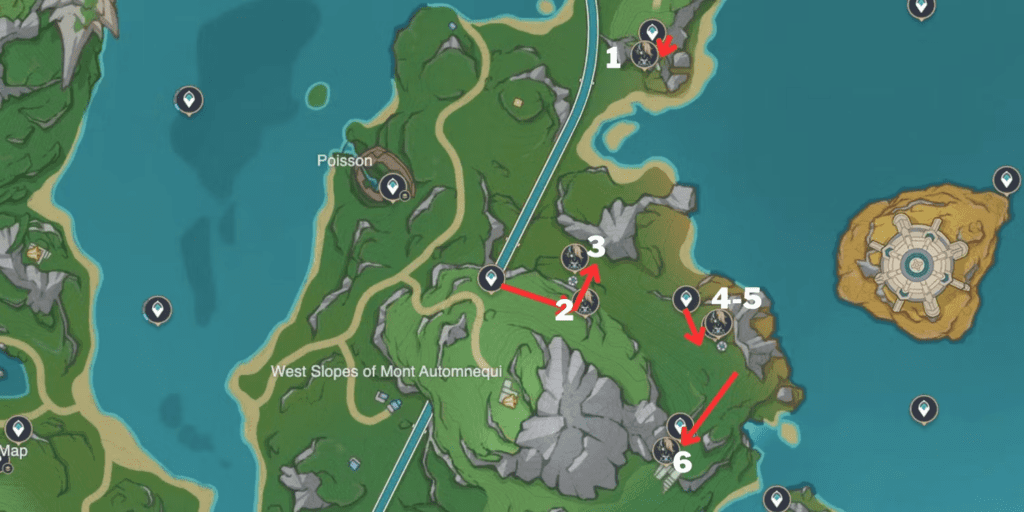Image resolution: width=1024 pixels, height=512 pixels.
Task: Select the waypoint left of the 4-5 label
Action: [686, 298]
